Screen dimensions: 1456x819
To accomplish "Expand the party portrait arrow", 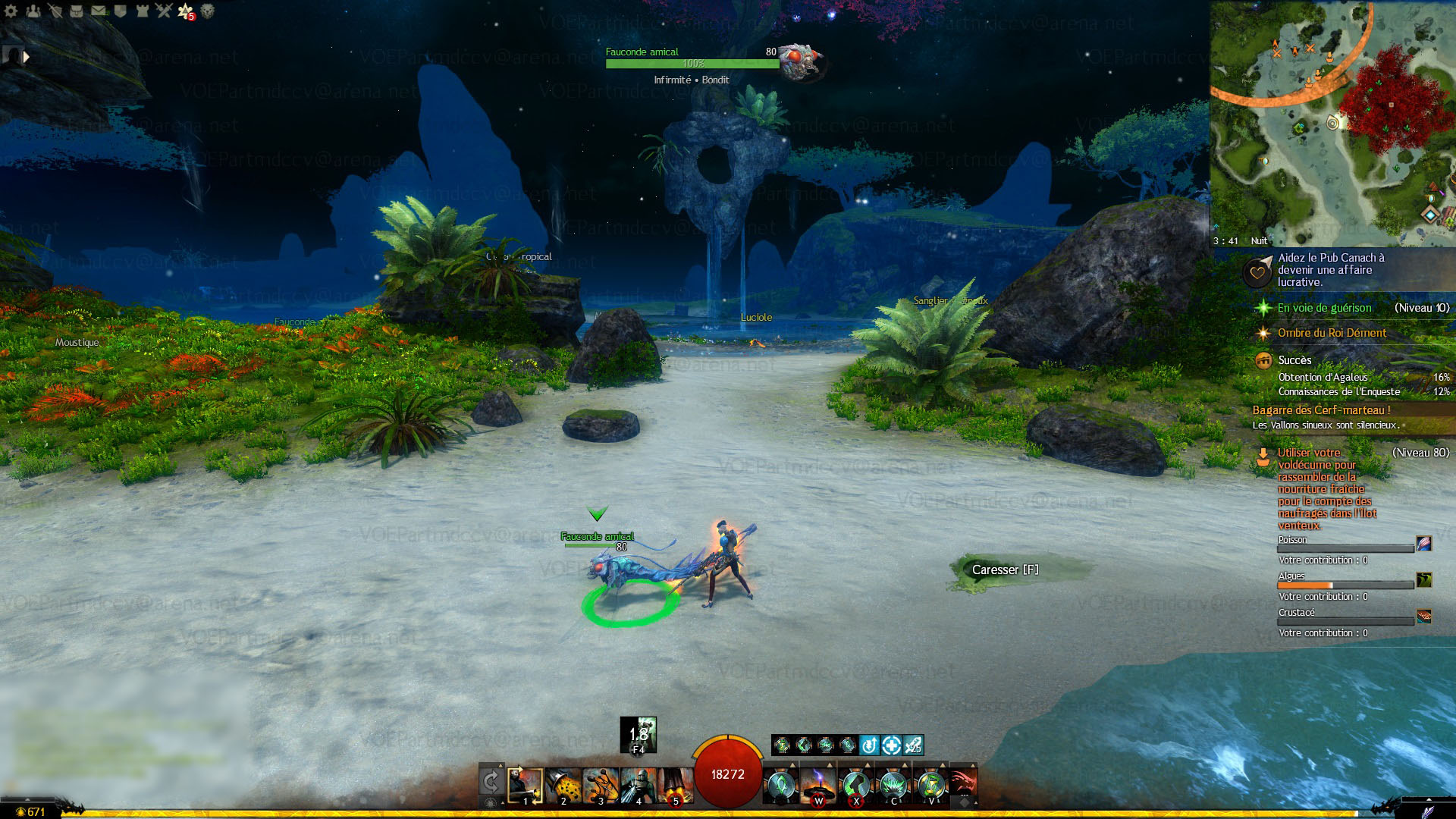I will pos(27,56).
